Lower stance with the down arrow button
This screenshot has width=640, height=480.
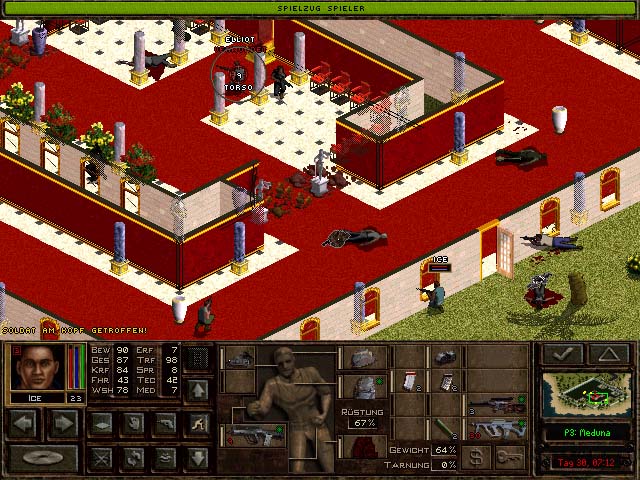click(x=199, y=458)
